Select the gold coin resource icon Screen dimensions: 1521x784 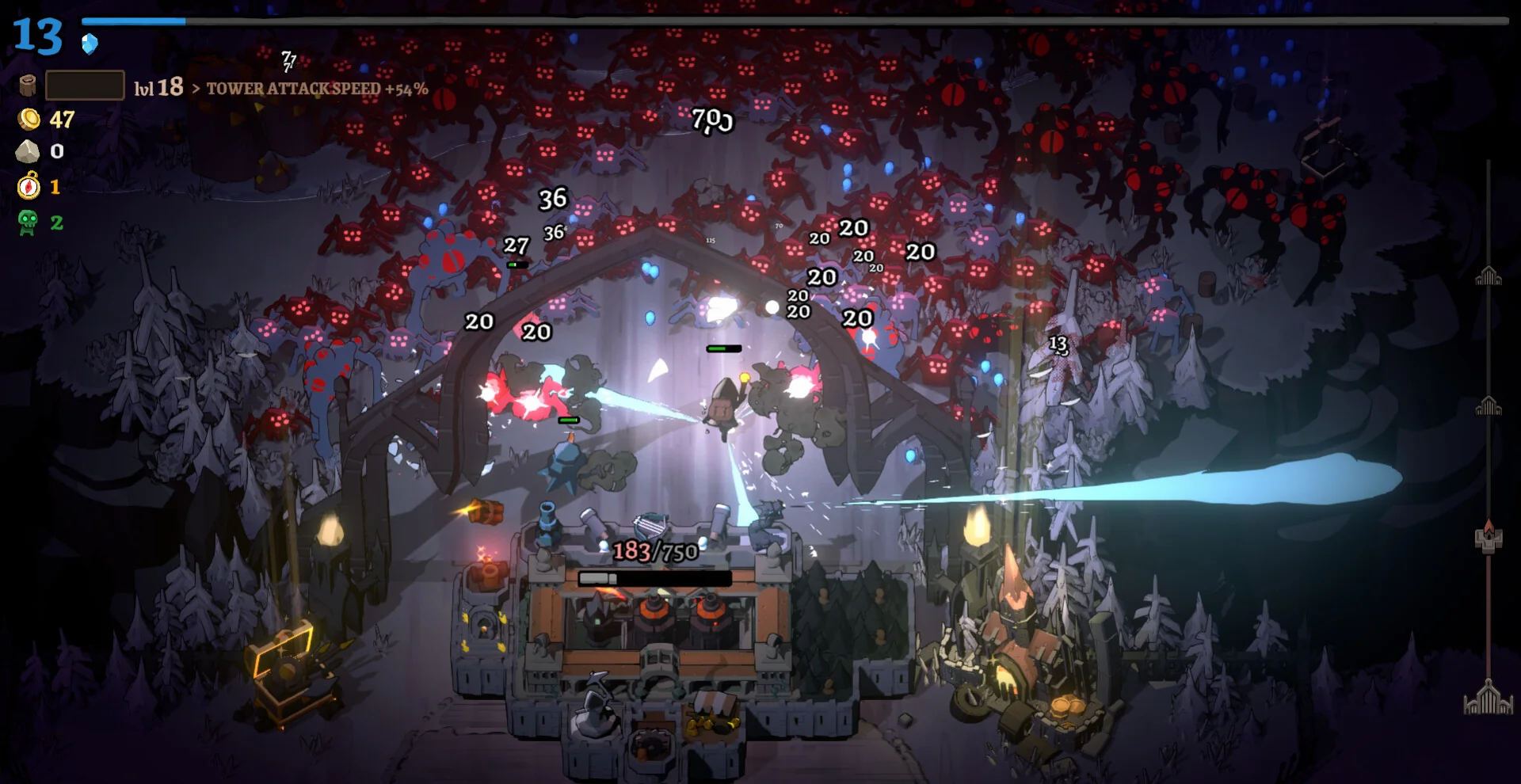[29, 120]
